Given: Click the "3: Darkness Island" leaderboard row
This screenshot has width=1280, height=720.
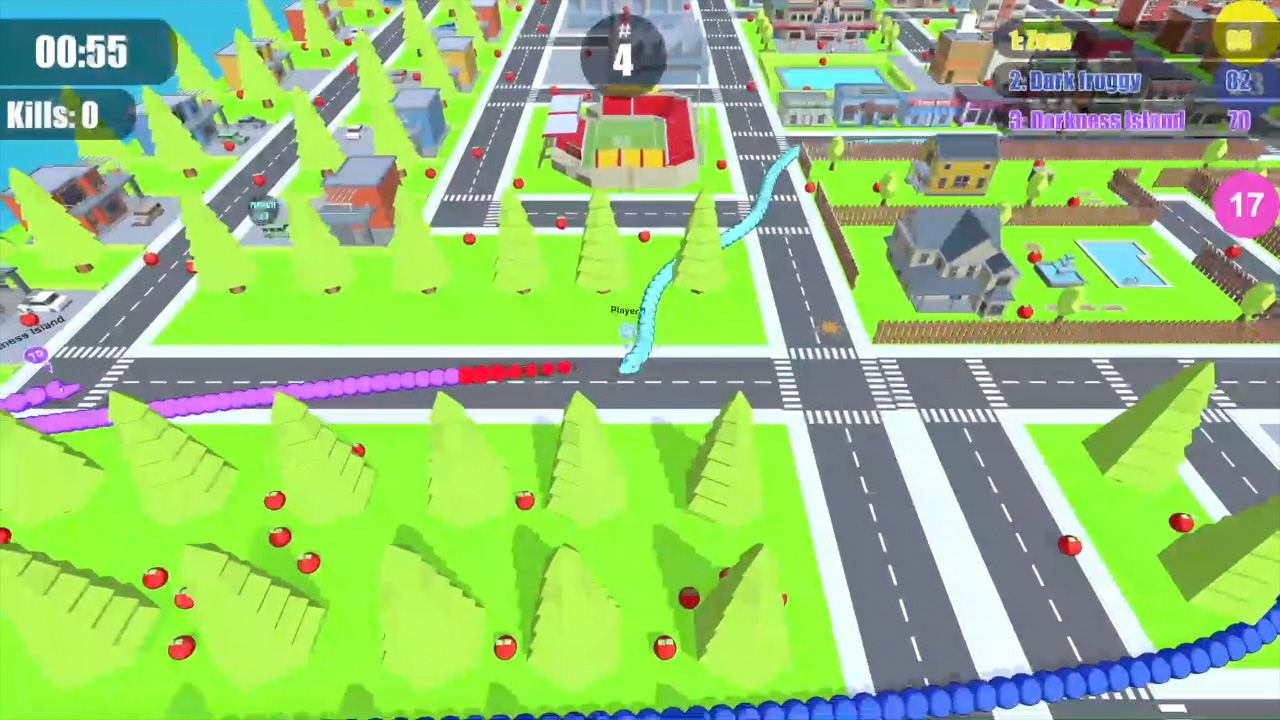Looking at the screenshot, I should [1098, 120].
